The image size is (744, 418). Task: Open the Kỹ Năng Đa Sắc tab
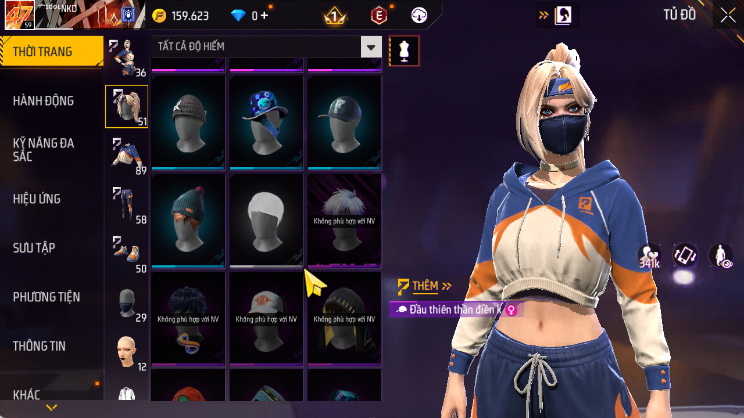[x=43, y=150]
